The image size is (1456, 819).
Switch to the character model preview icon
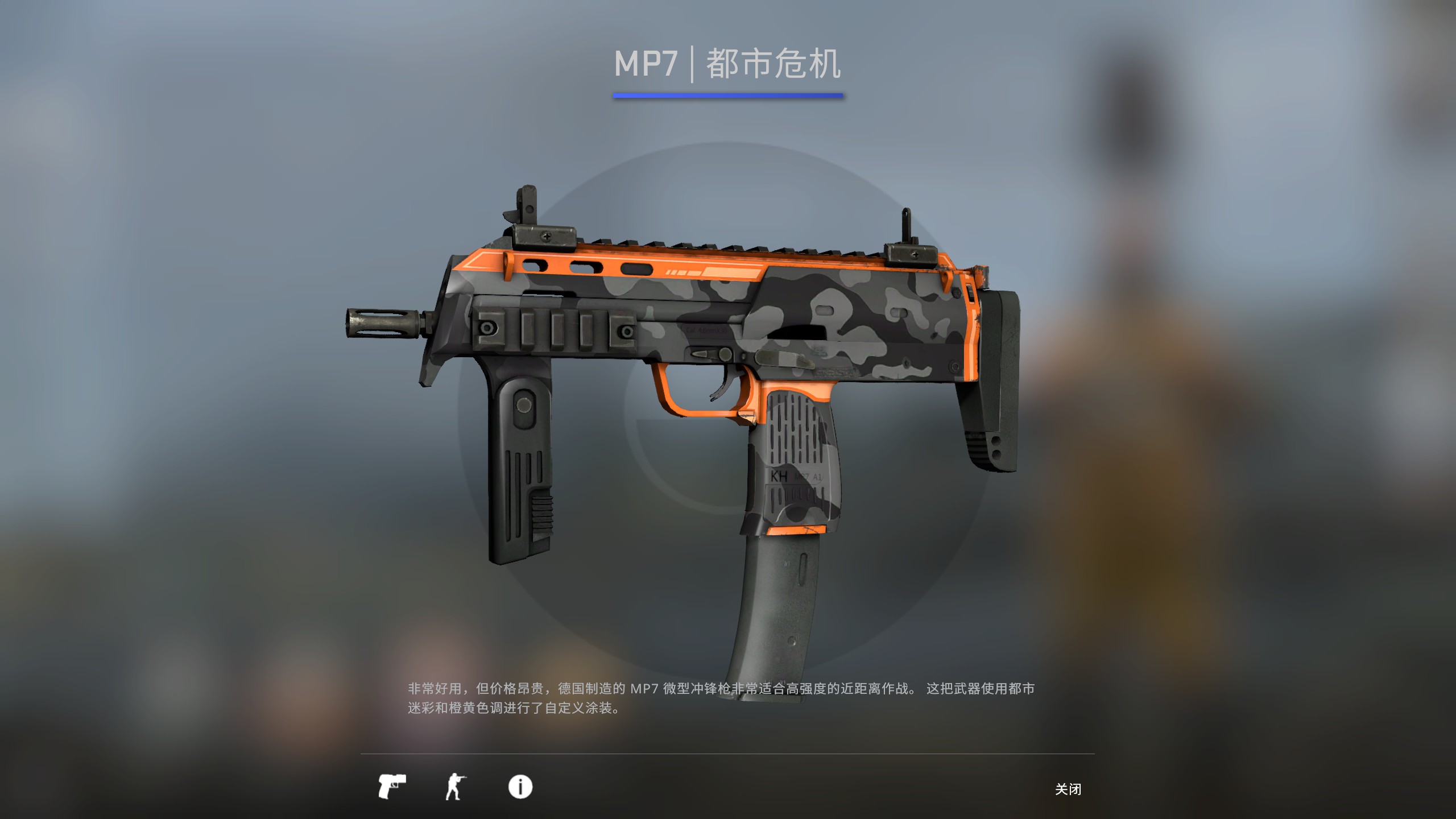click(455, 788)
